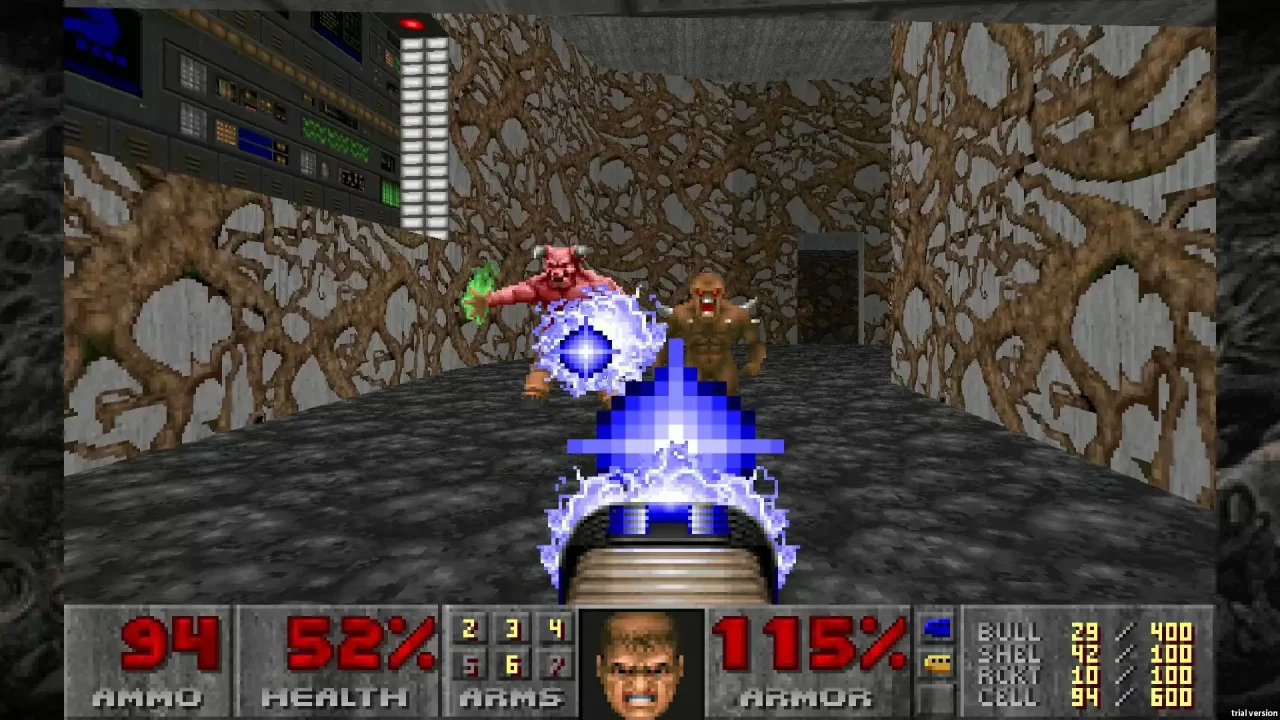This screenshot has width=1280, height=720.
Task: Click the trial version text
Action: tap(1253, 713)
